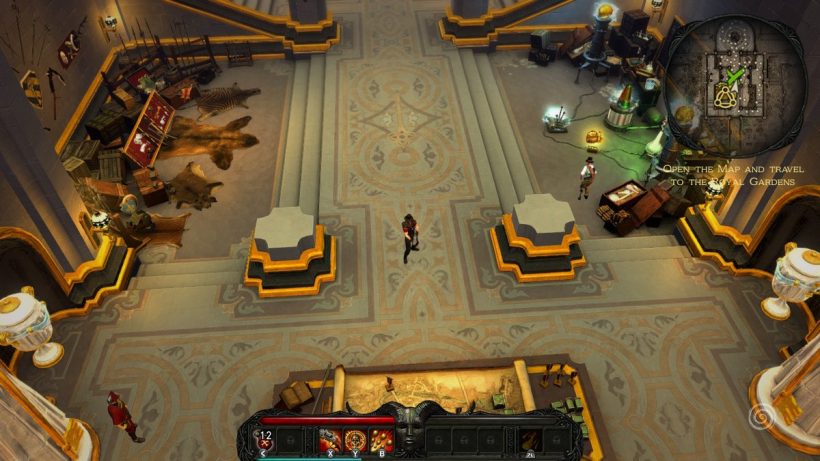Trigger the fiery orbs ability

click(381, 440)
